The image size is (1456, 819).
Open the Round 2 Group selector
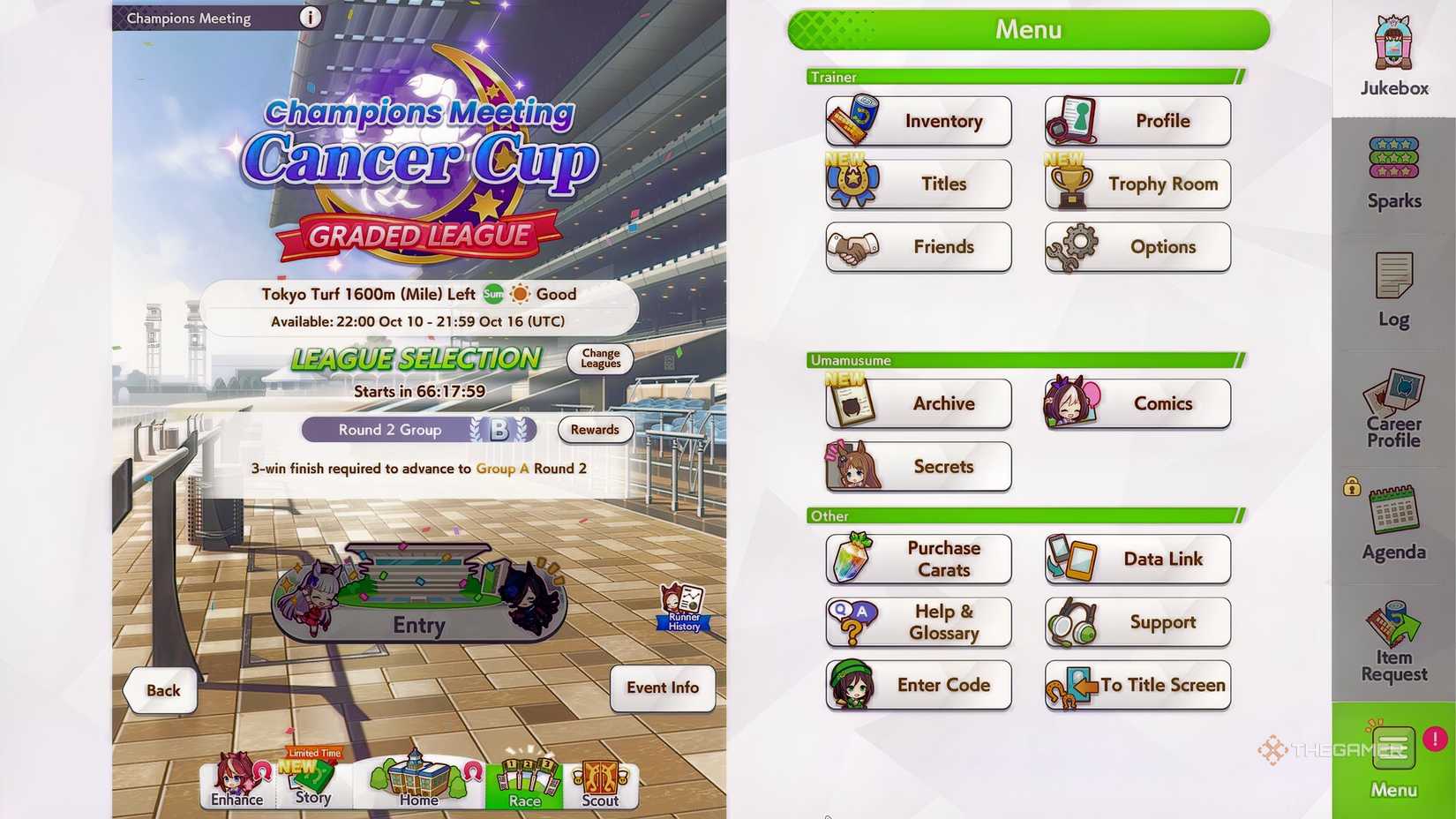[x=419, y=430]
